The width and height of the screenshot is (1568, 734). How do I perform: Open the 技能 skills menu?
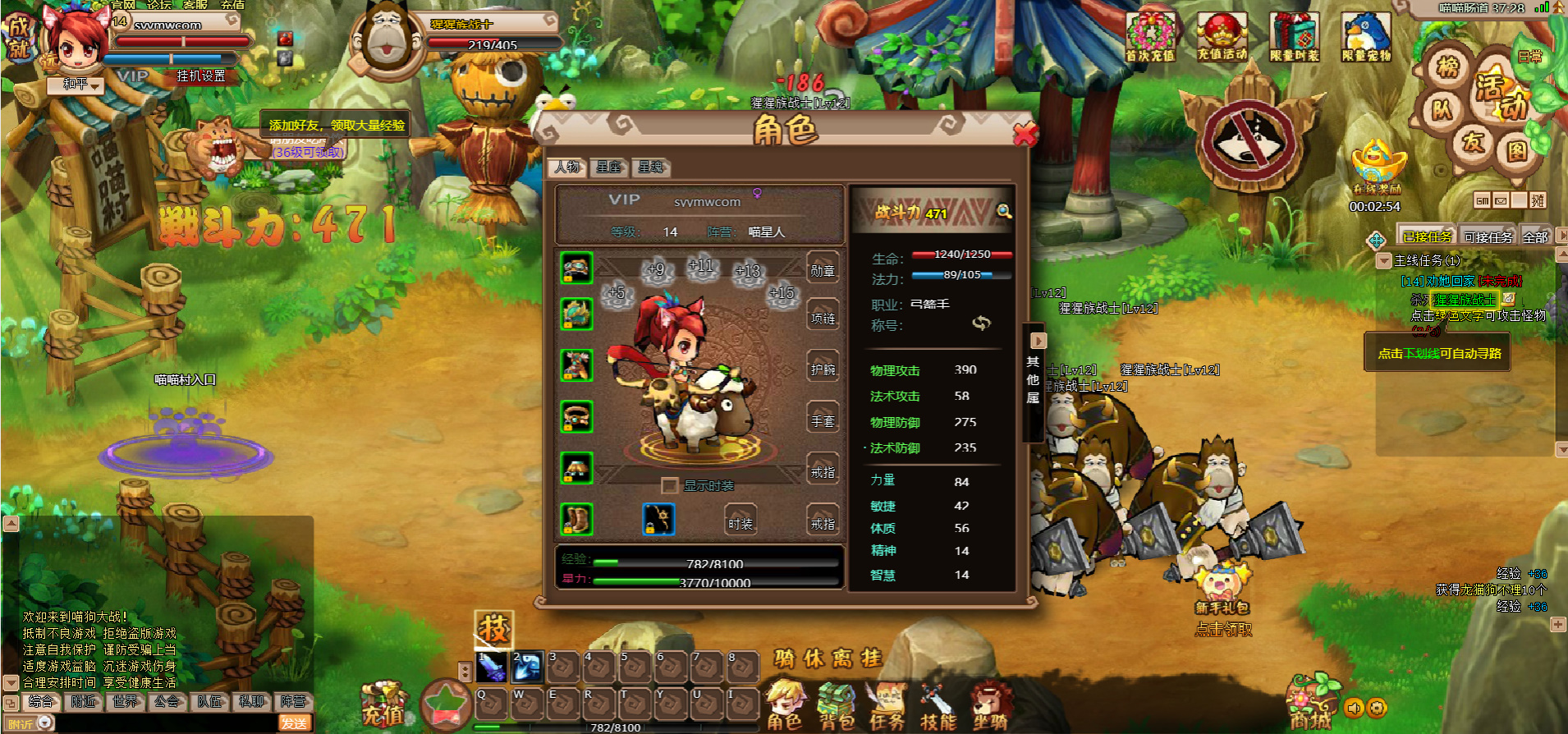pos(938,705)
